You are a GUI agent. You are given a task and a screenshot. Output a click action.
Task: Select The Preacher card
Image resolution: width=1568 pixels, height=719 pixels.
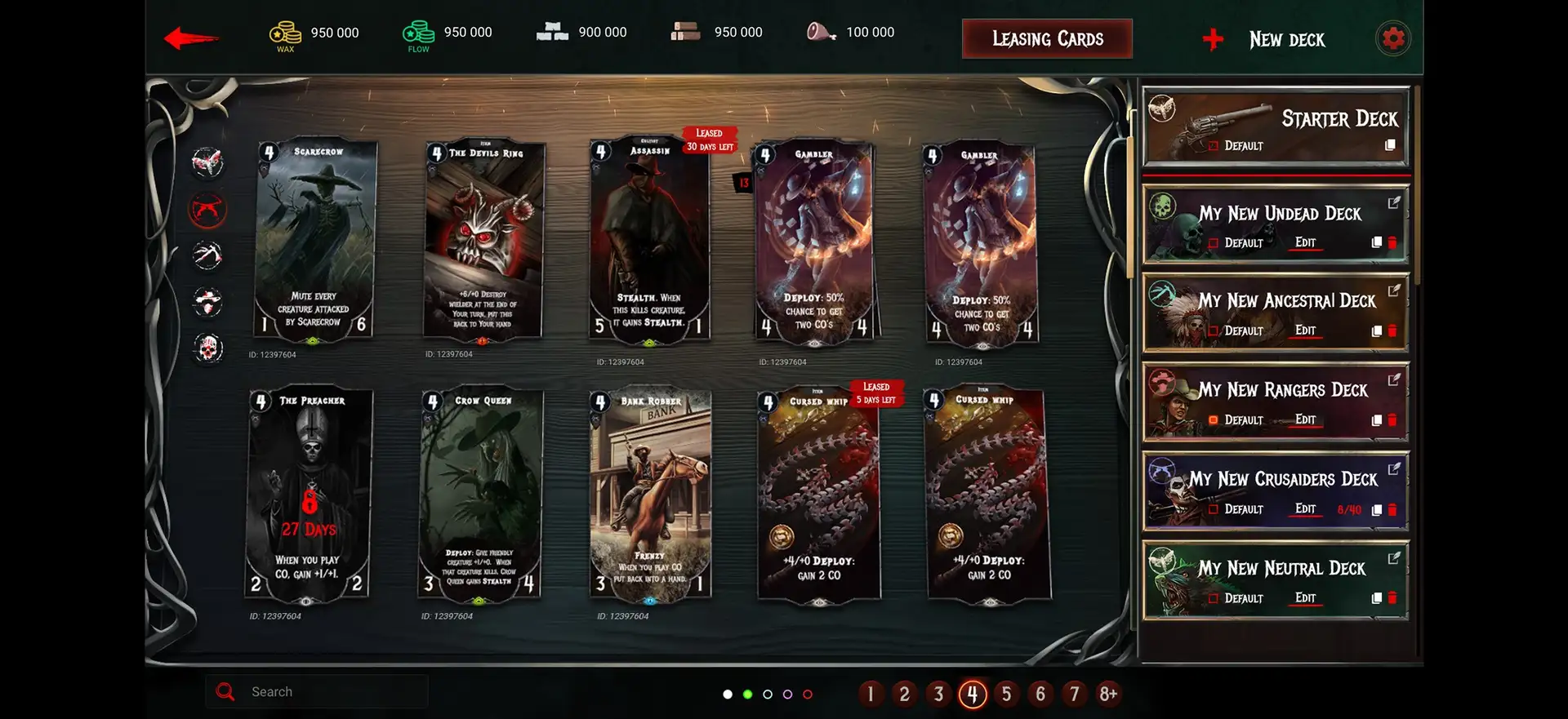point(310,495)
